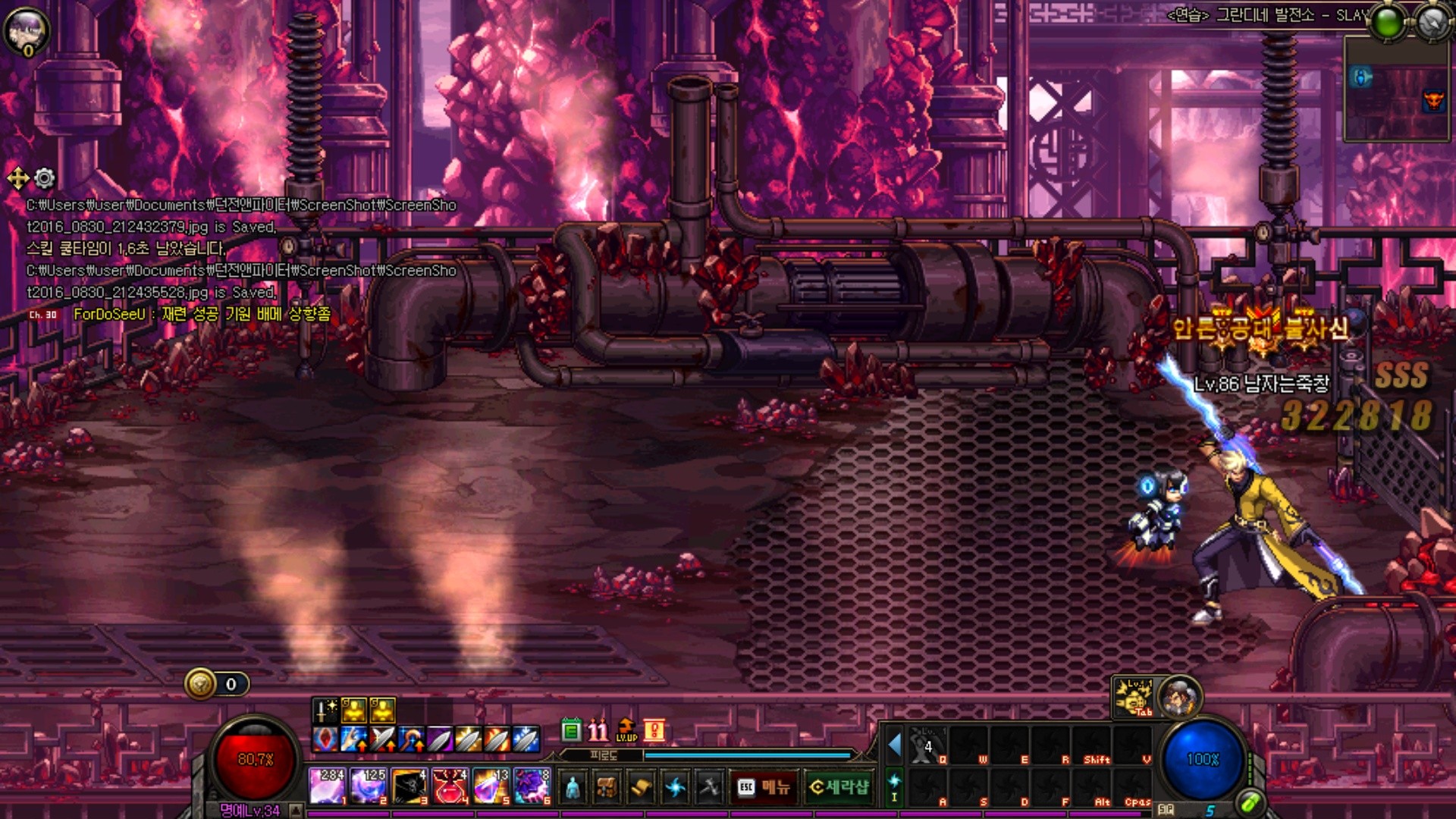The width and height of the screenshot is (1456, 819).
Task: Open the exclamation mark notice scroll
Action: click(x=654, y=730)
